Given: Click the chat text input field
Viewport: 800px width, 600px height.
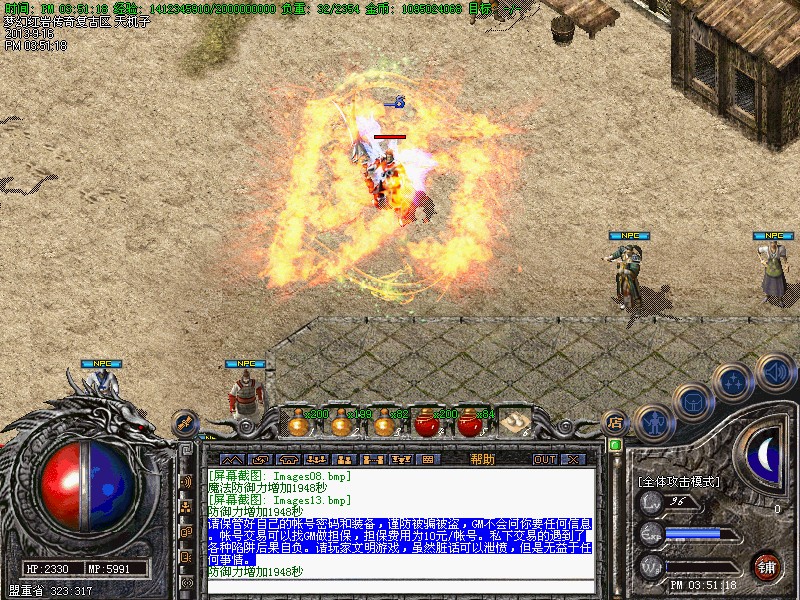Looking at the screenshot, I should (x=400, y=586).
